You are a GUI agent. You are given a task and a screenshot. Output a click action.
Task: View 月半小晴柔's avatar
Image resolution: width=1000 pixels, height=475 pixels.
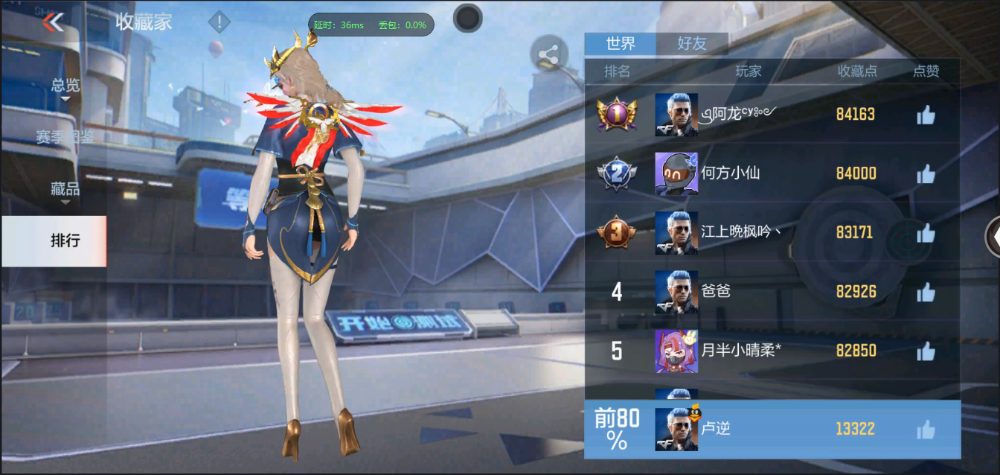676,351
